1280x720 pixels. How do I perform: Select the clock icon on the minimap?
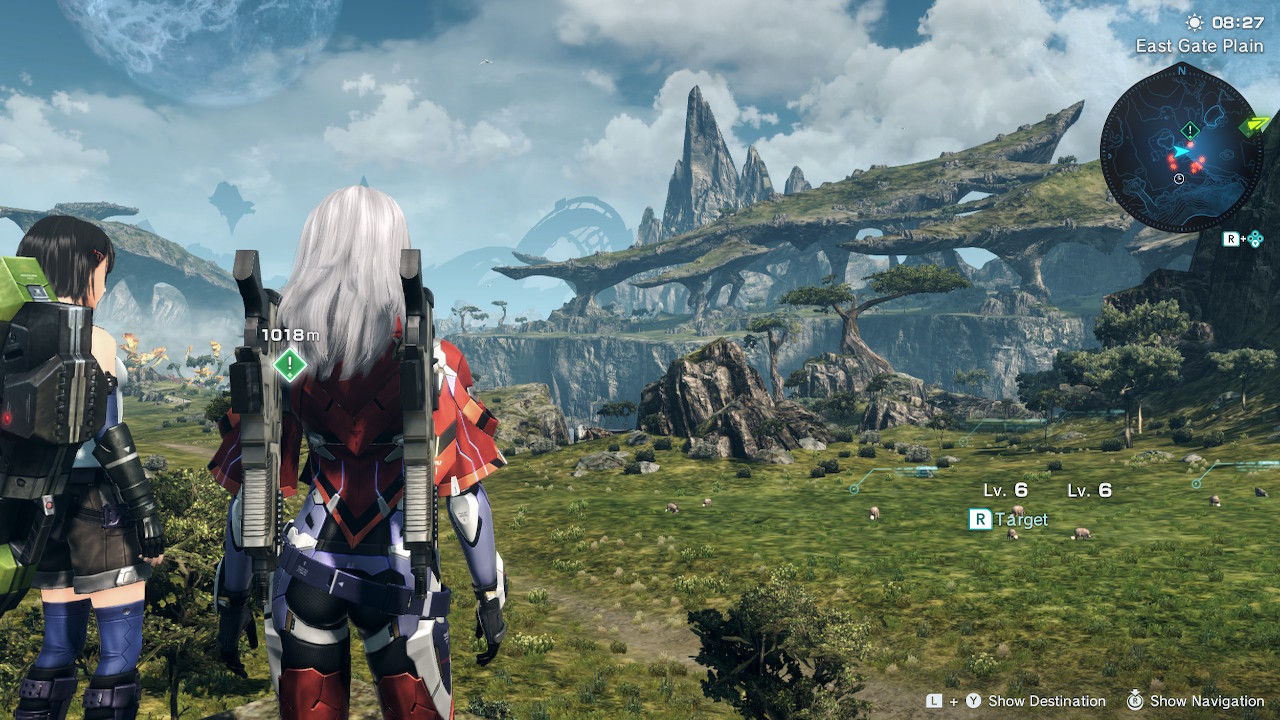pos(1179,179)
